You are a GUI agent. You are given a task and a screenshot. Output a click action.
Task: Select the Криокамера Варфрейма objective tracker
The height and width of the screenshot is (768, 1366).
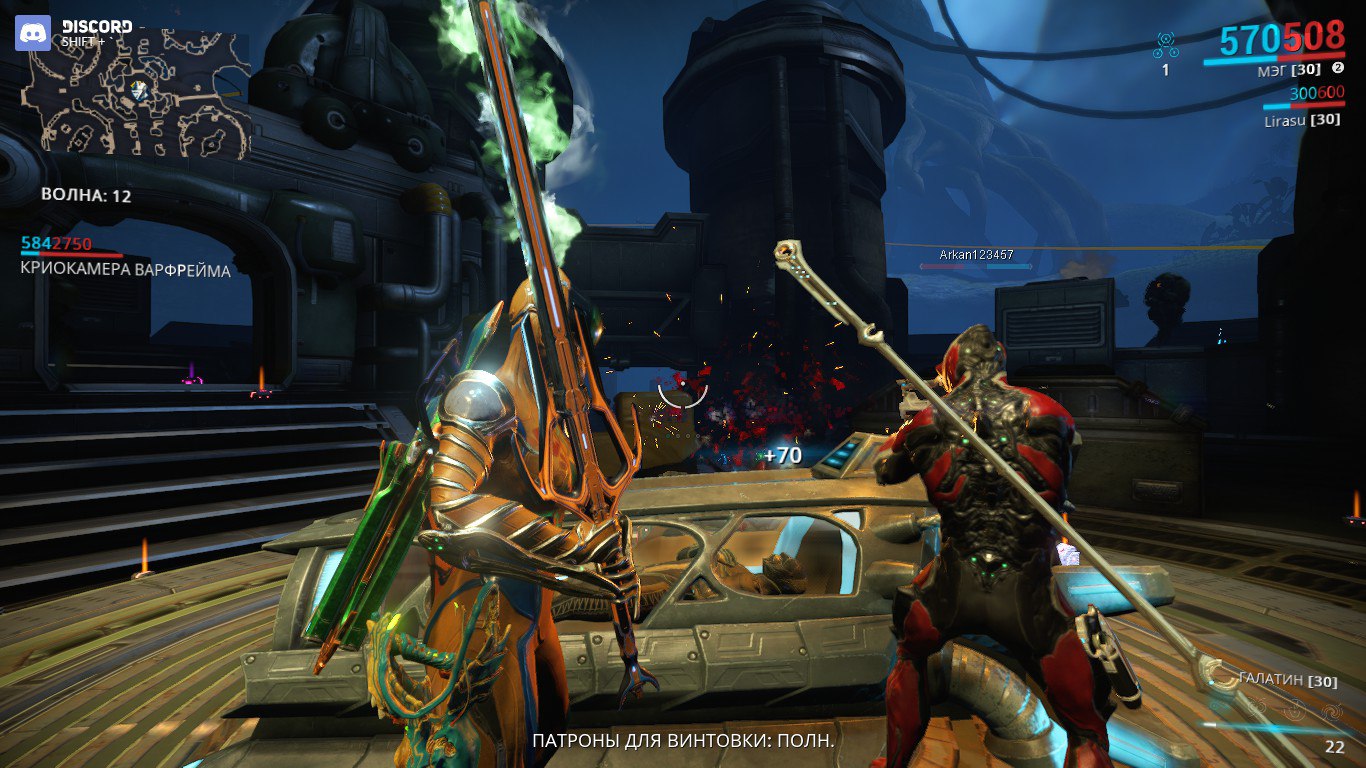(x=125, y=270)
